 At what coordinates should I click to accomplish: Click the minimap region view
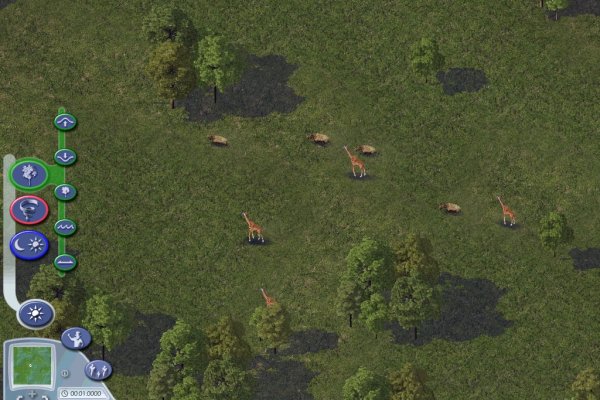[30, 366]
